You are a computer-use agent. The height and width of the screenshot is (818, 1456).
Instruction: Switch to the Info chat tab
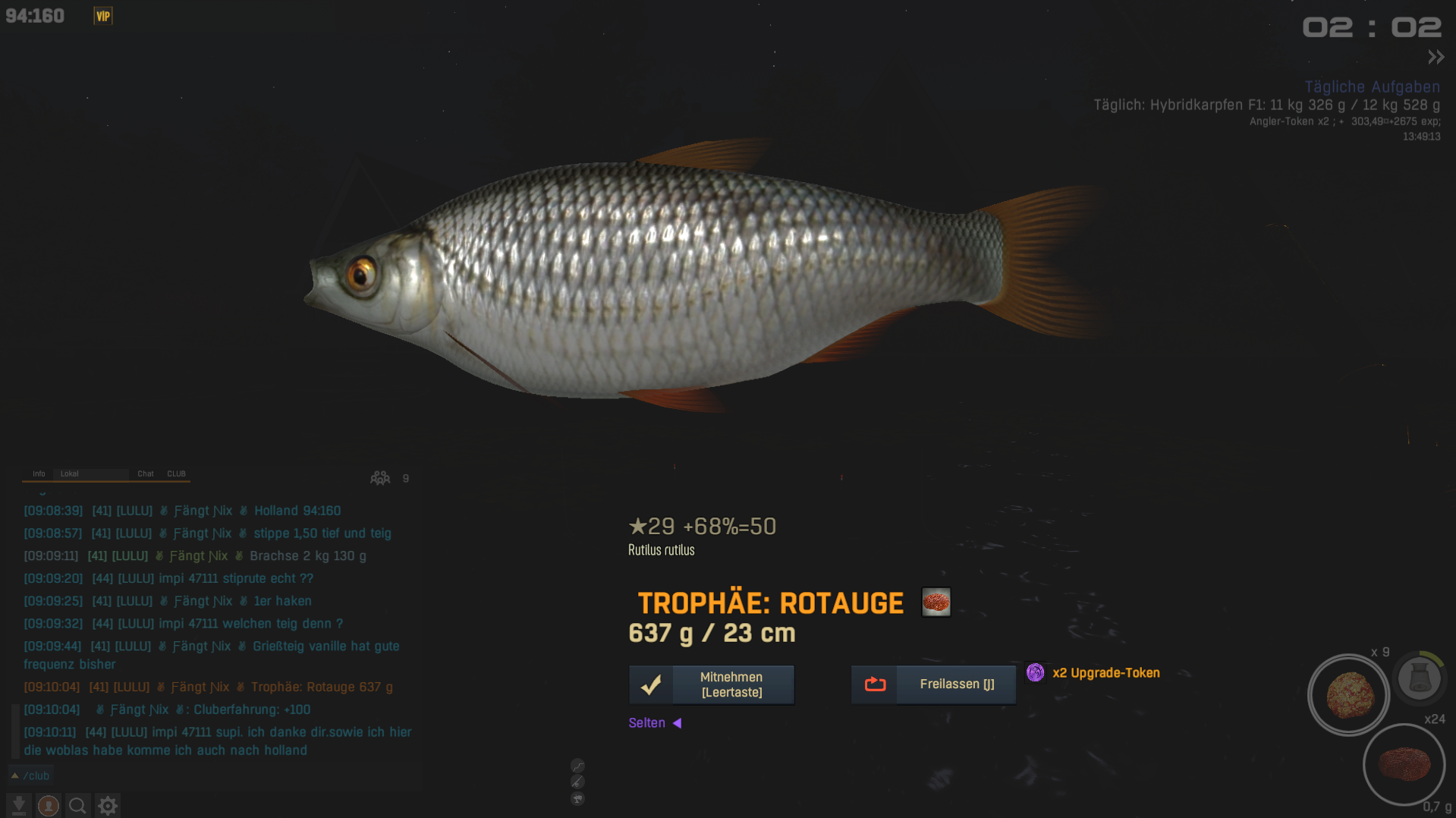(x=39, y=473)
